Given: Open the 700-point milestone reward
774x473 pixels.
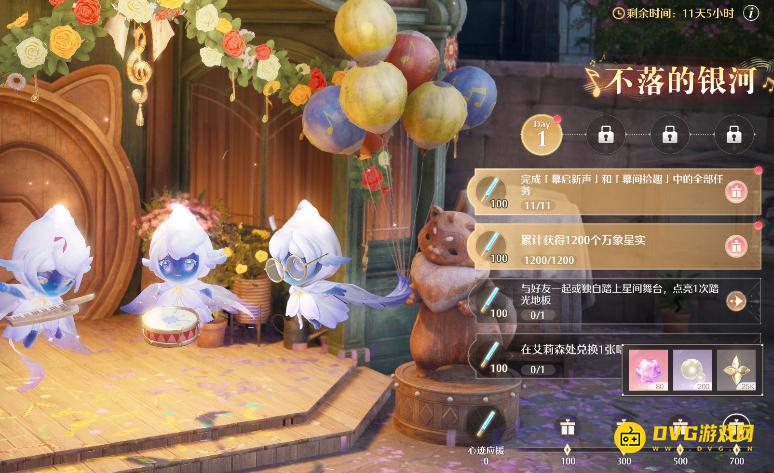Looking at the screenshot, I should pyautogui.click(x=739, y=427).
